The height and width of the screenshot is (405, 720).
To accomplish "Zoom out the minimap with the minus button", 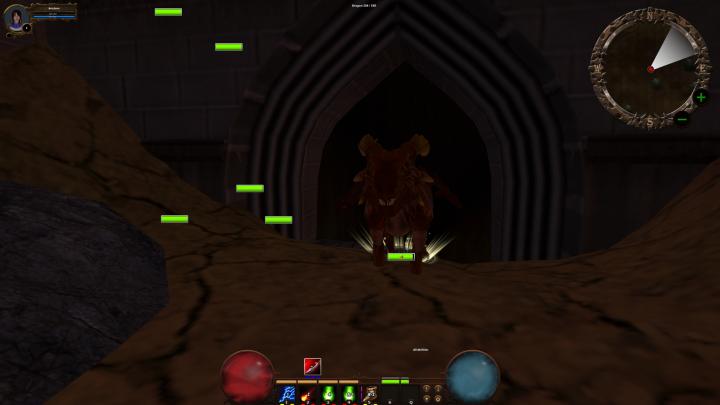I will [682, 120].
